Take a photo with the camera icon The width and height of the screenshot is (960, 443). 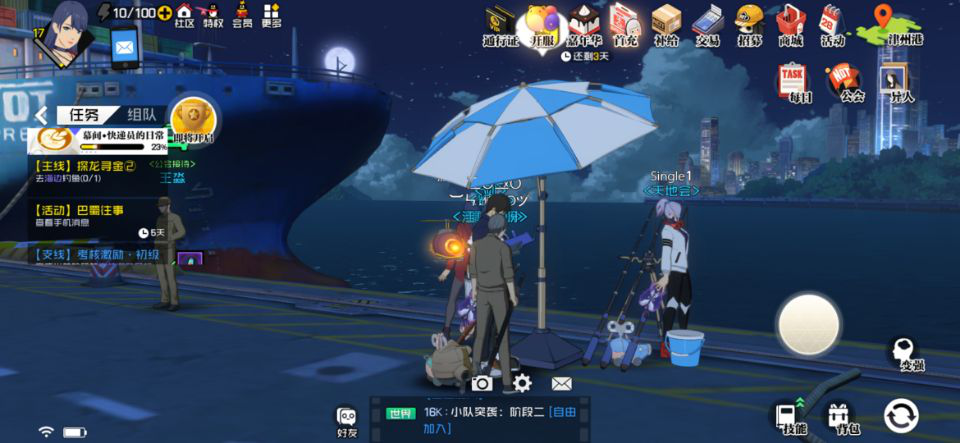point(482,383)
